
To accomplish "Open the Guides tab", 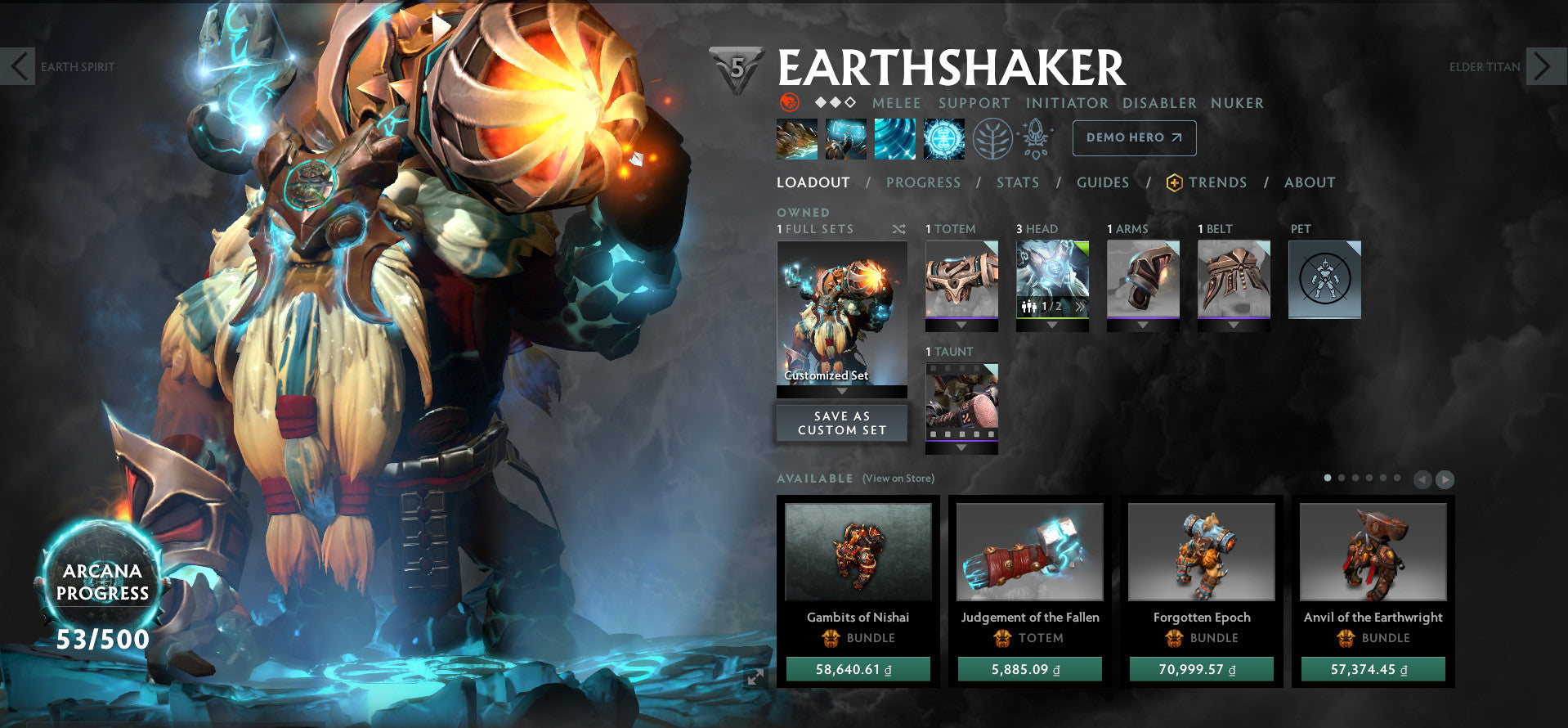I will (1103, 182).
